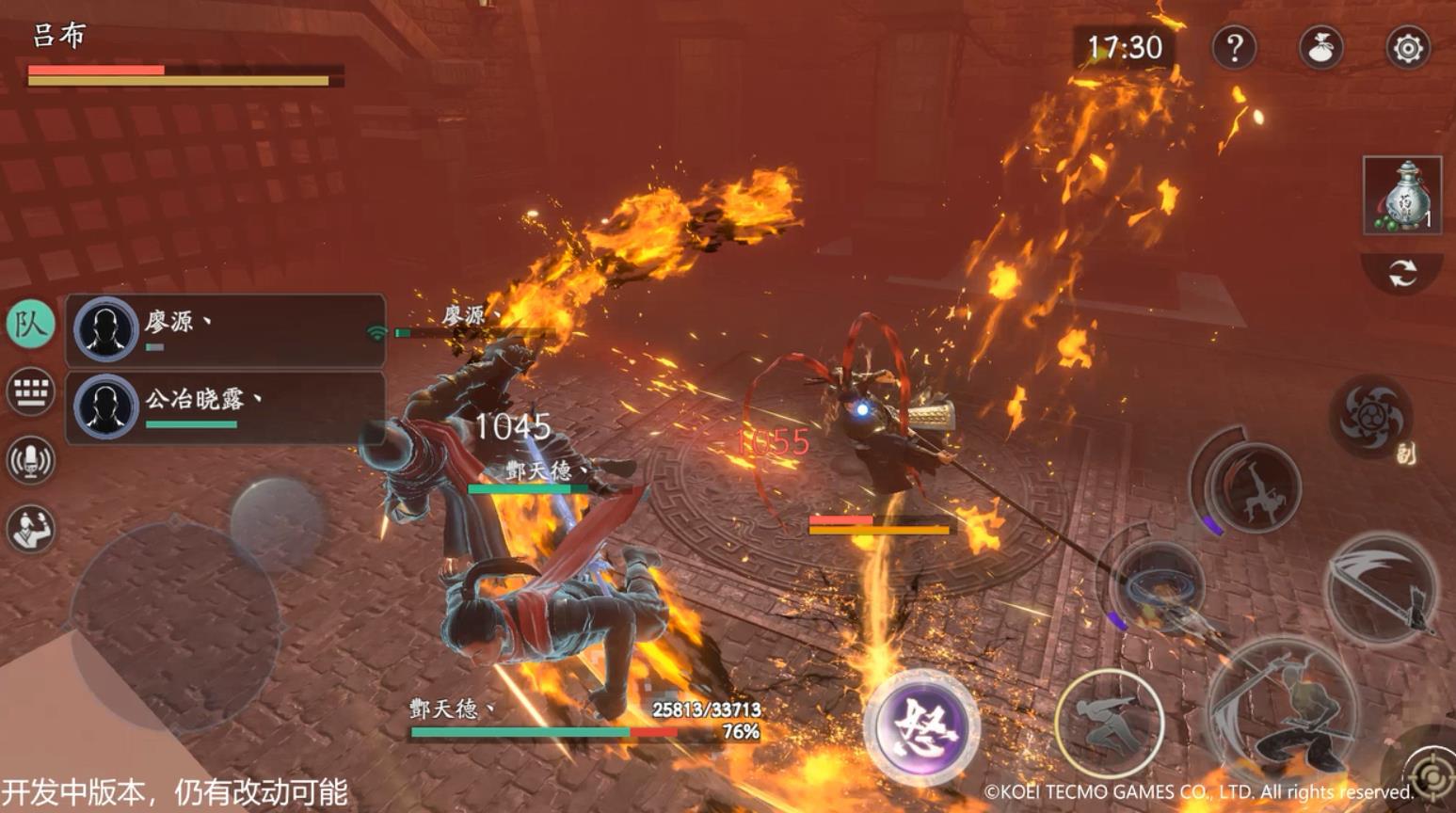Select teammate 廖源 in the party list
The height and width of the screenshot is (813, 1456).
click(x=226, y=330)
